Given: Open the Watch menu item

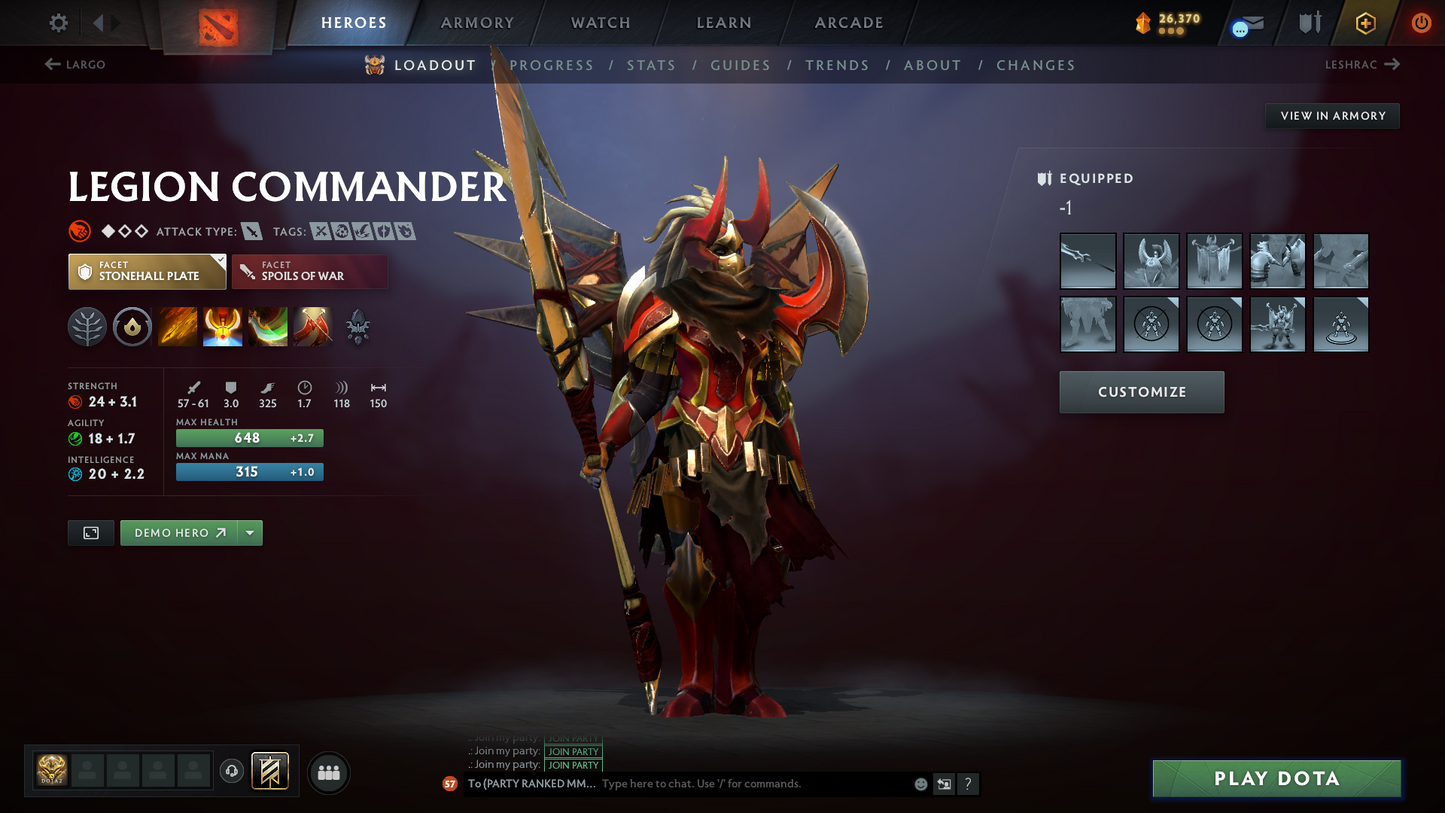Looking at the screenshot, I should pyautogui.click(x=598, y=22).
